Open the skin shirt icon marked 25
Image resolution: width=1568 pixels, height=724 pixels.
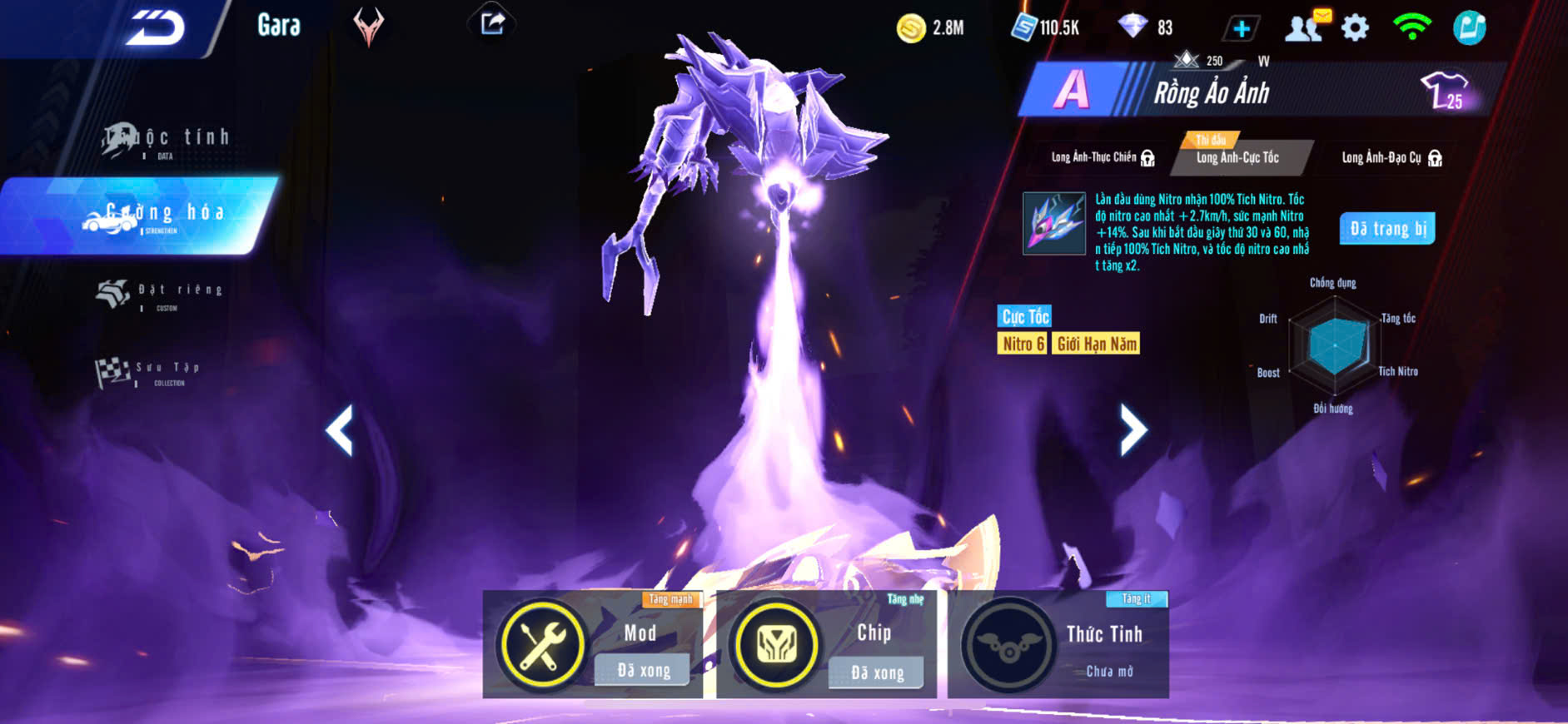(1446, 90)
